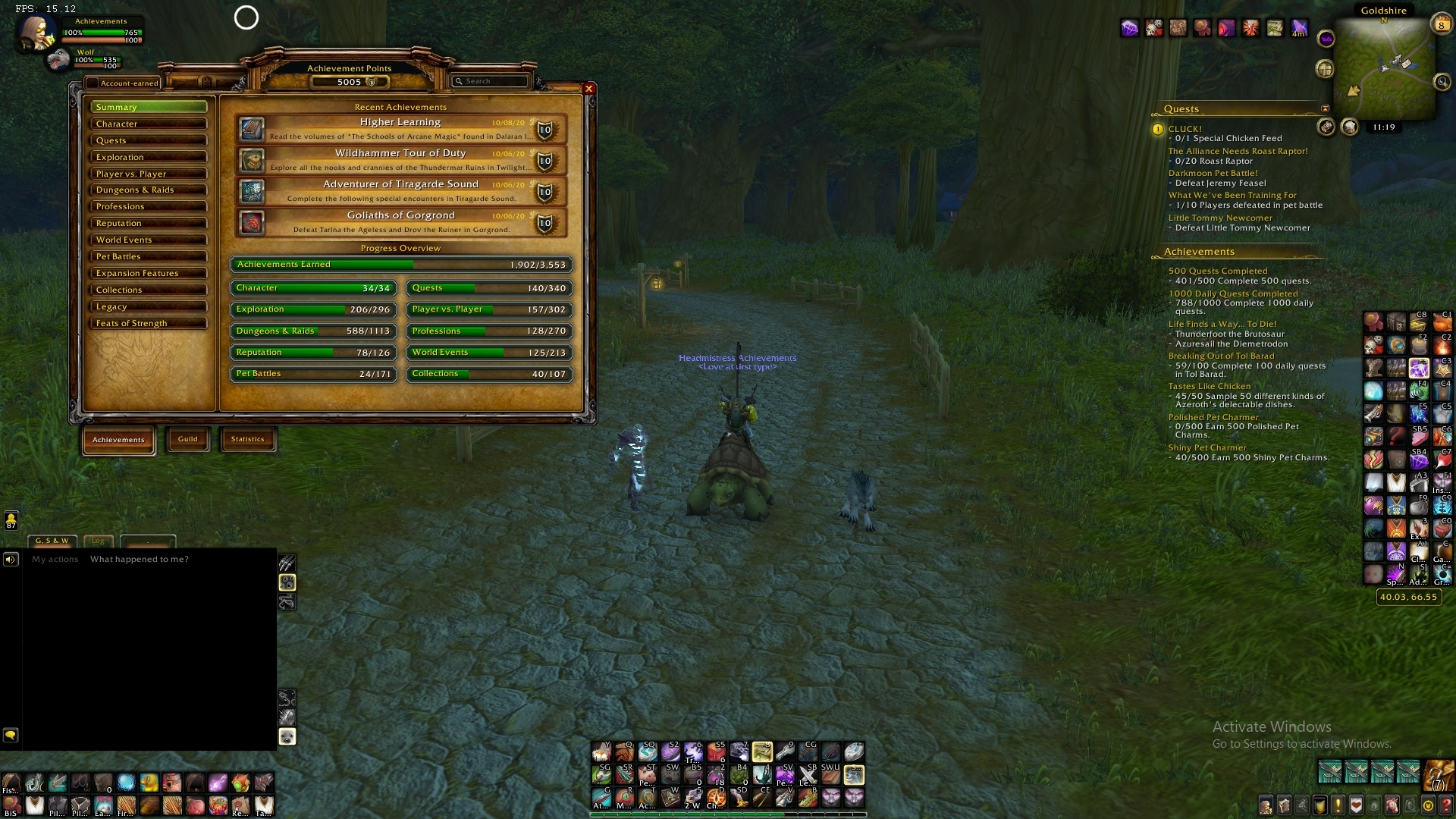Open the Darkmoon Pet Battle! quest

tap(1213, 173)
